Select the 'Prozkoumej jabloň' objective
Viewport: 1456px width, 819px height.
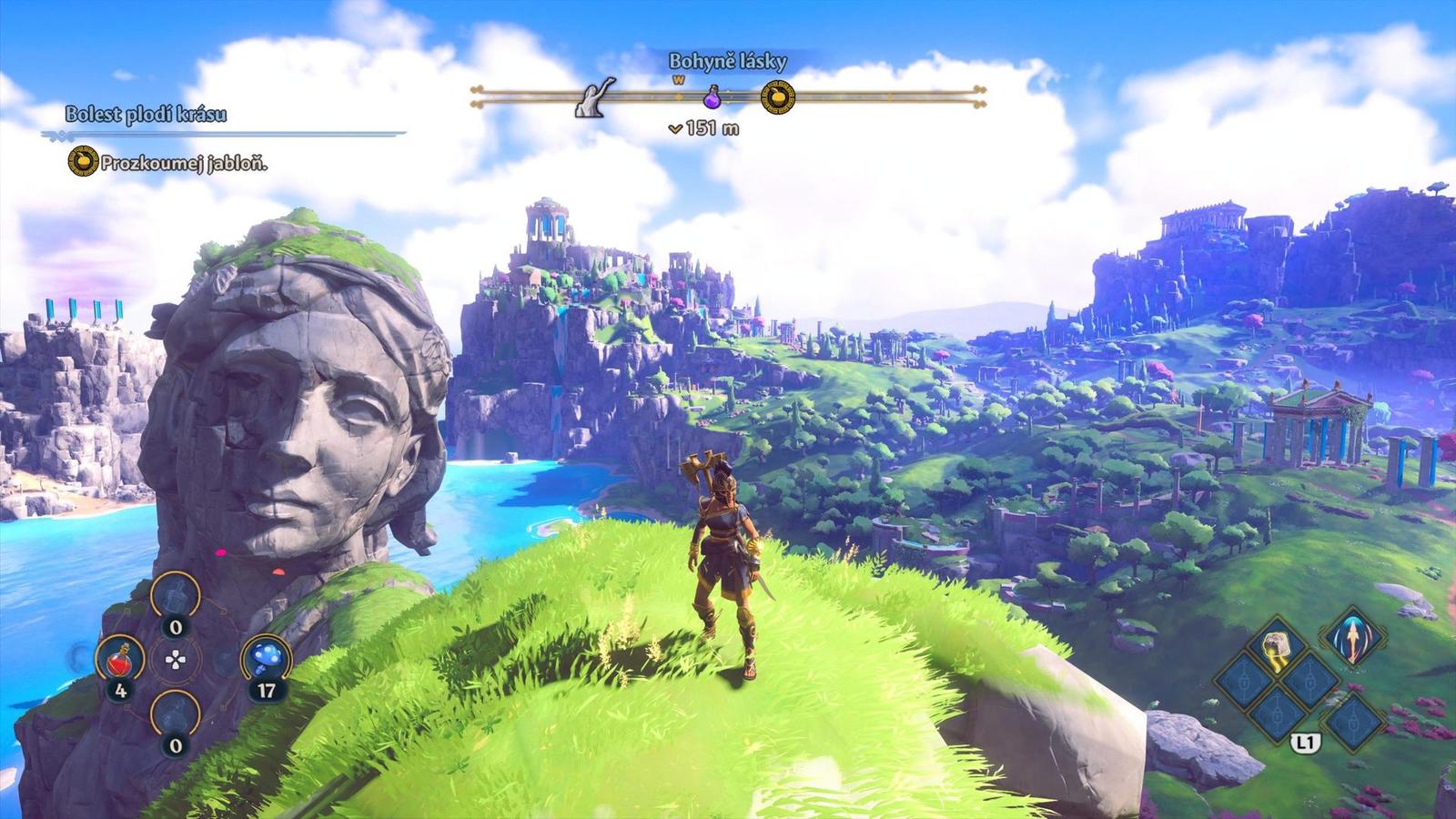pos(183,164)
